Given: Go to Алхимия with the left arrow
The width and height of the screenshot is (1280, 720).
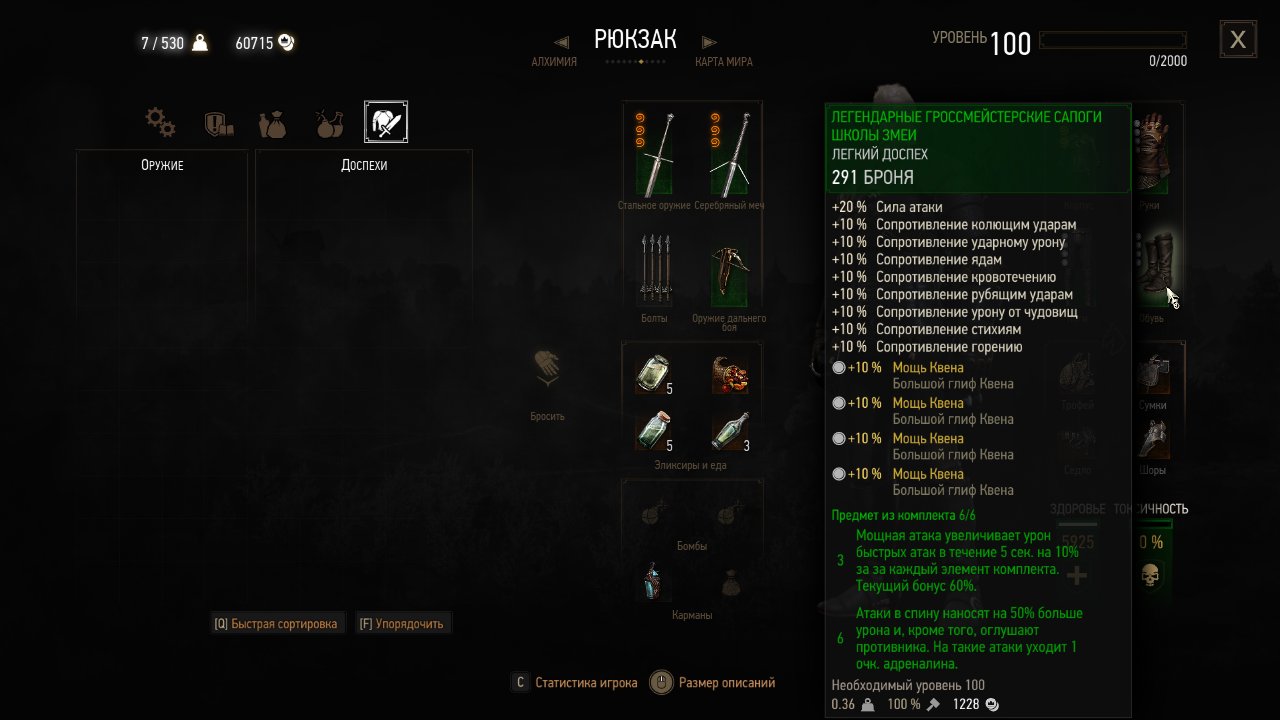Looking at the screenshot, I should click(x=561, y=42).
